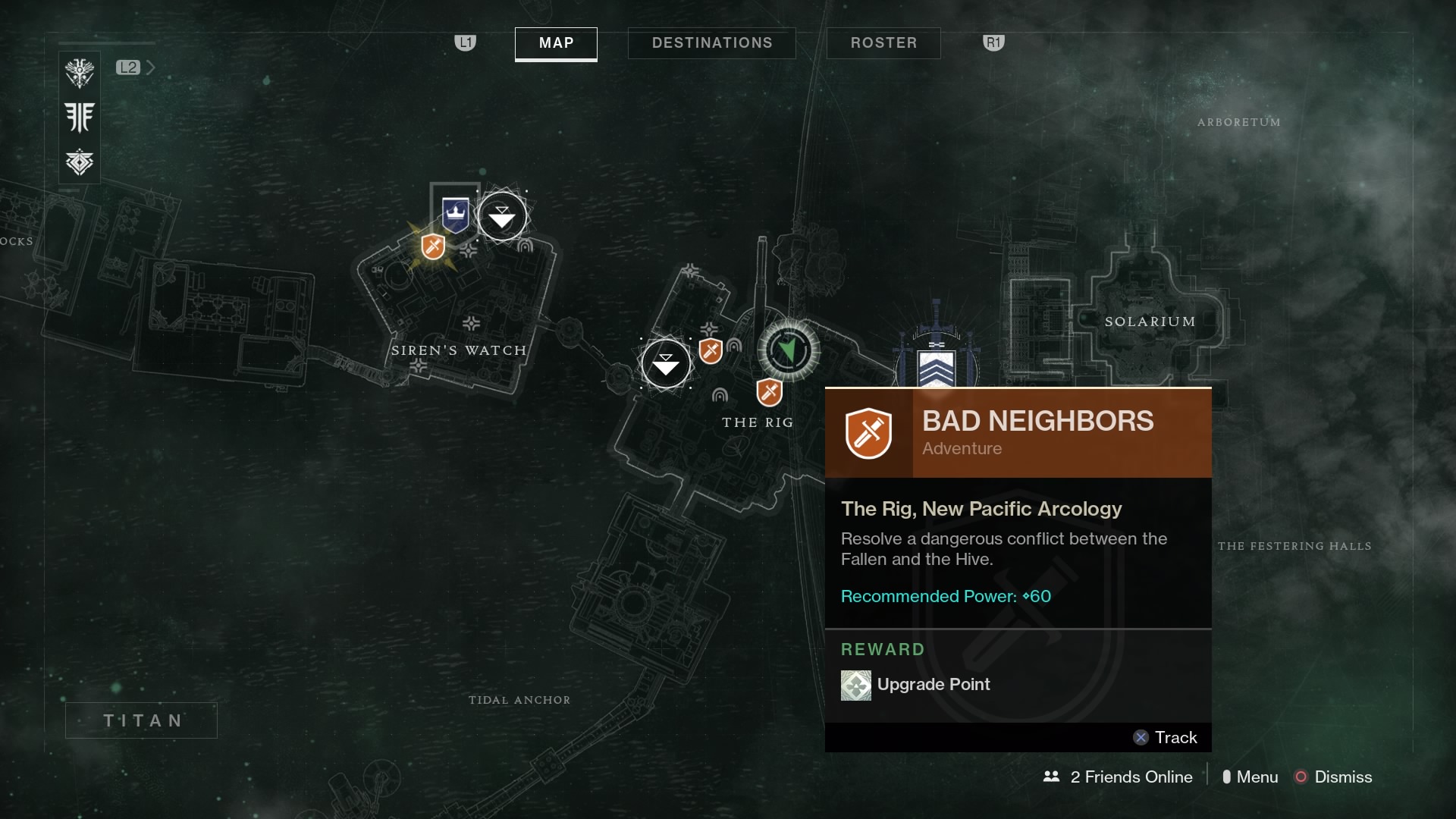Viewport: 1456px width, 819px height.
Task: Click the green player location marker
Action: (x=789, y=350)
